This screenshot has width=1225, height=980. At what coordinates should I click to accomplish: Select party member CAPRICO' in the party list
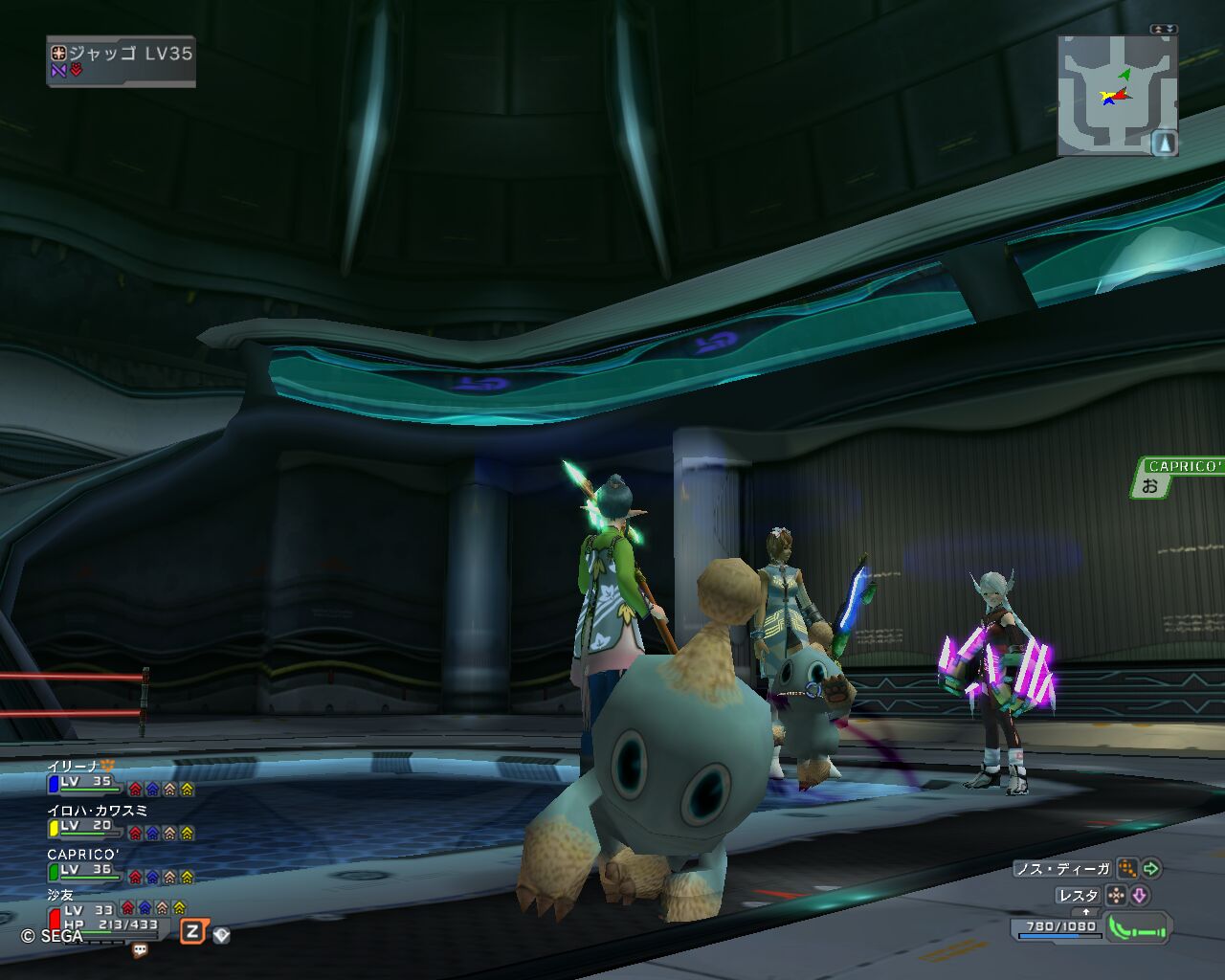coord(120,867)
